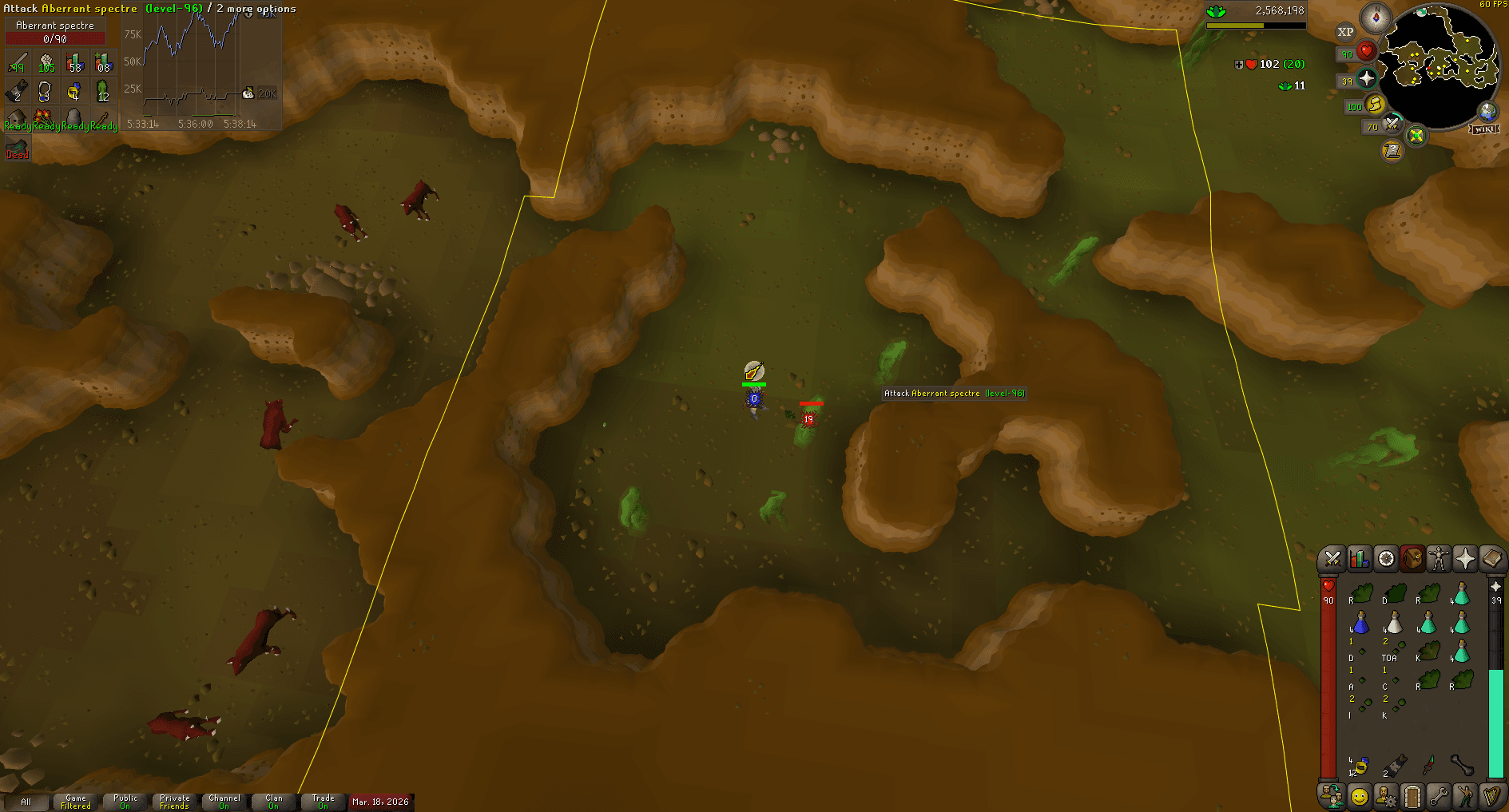Expand the XP tracker via the XP orb
The image size is (1509, 812).
coord(1346,32)
